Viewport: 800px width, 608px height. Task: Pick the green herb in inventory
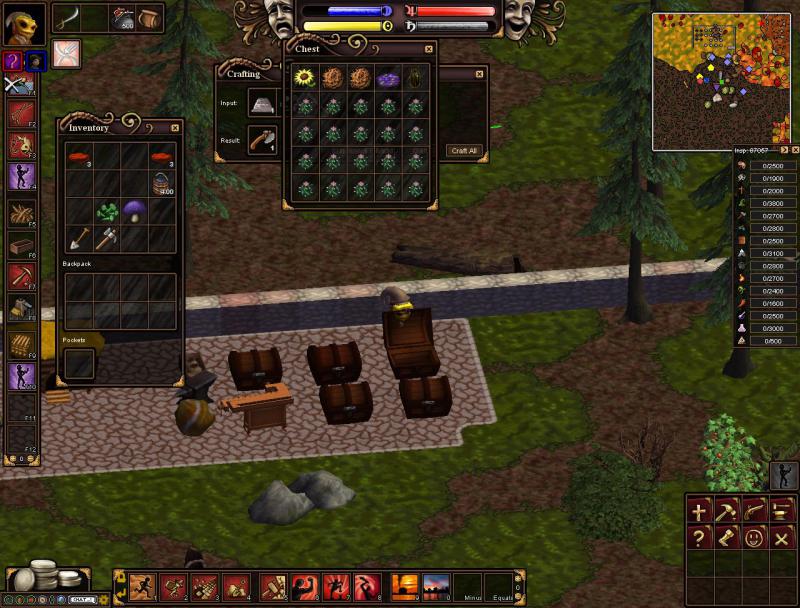(107, 211)
